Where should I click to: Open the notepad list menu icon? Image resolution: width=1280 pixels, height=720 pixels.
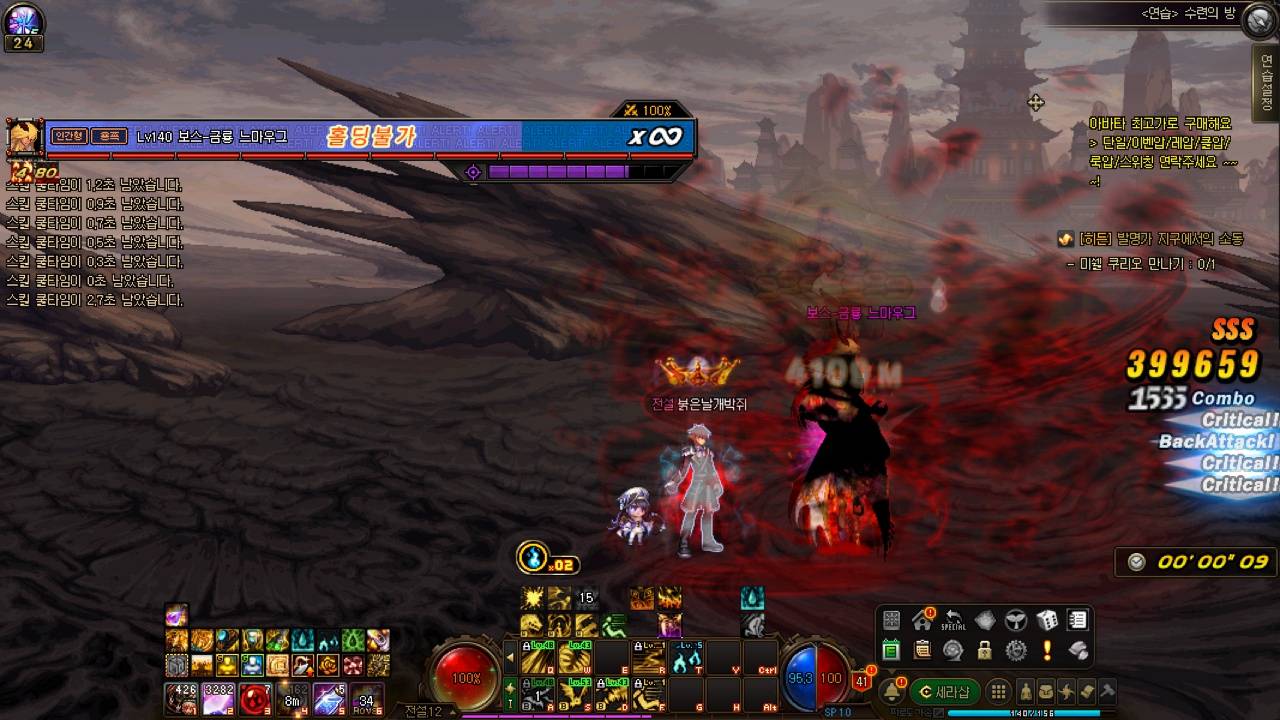tap(1077, 620)
